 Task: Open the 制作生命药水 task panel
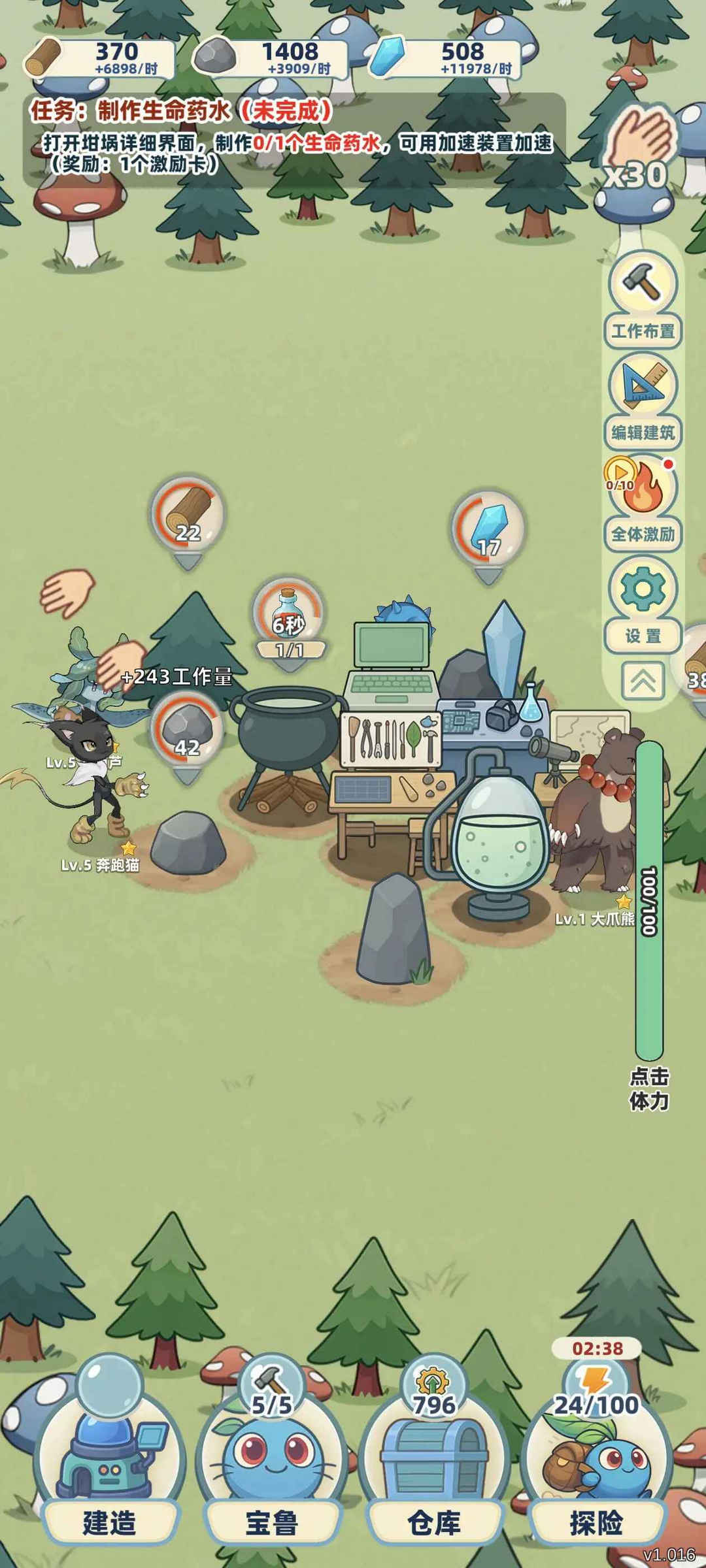click(x=294, y=139)
